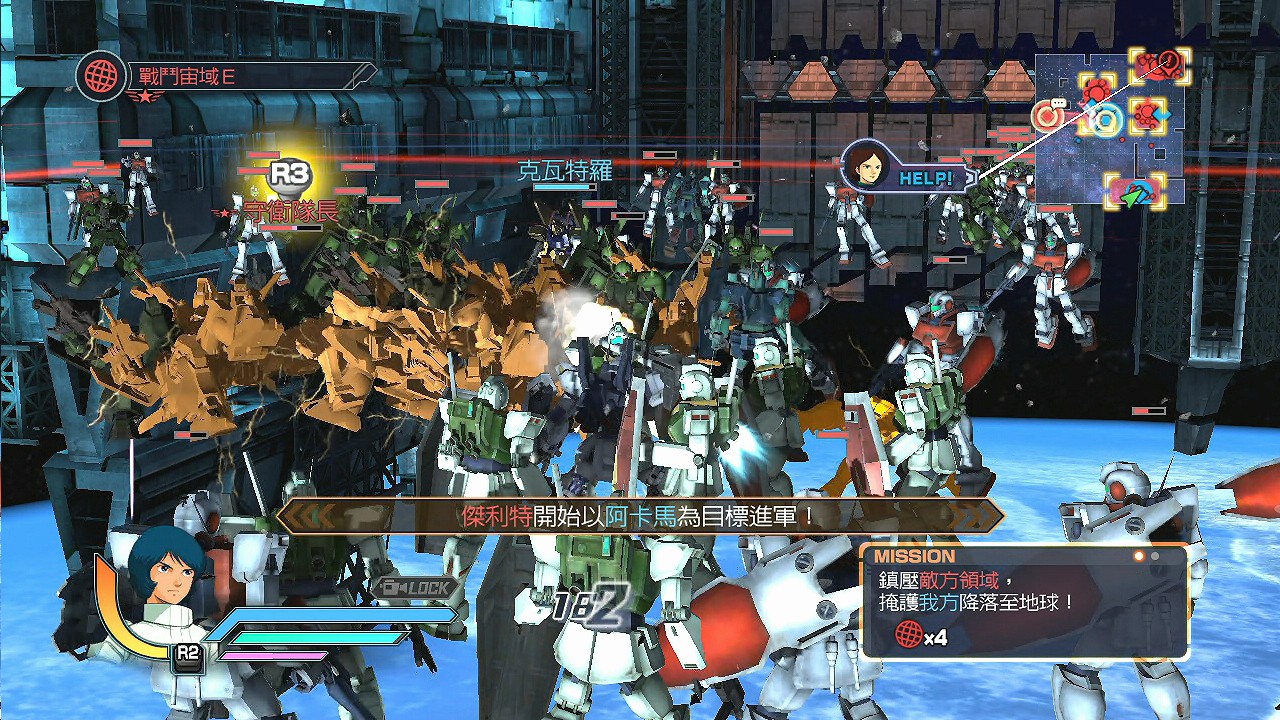Select the top-right enemy field on the minimap
This screenshot has width=1280, height=720.
pyautogui.click(x=1160, y=66)
